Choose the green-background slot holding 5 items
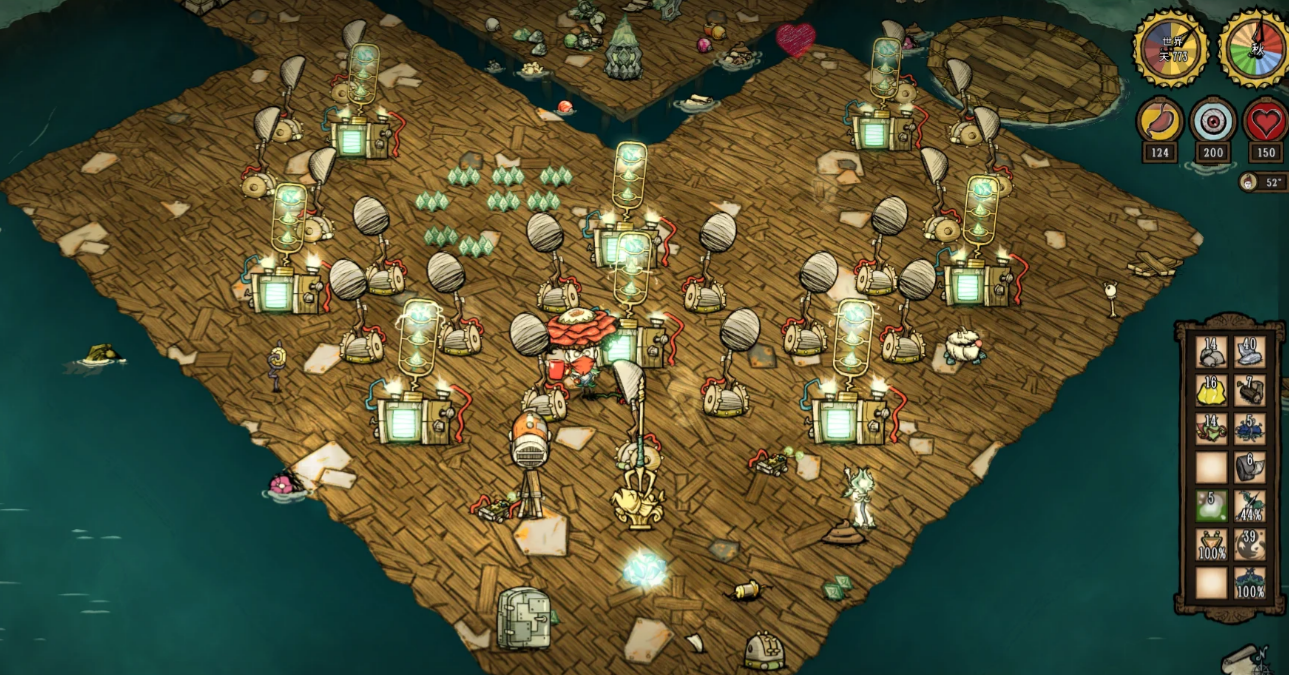This screenshot has width=1289, height=675. 1212,505
